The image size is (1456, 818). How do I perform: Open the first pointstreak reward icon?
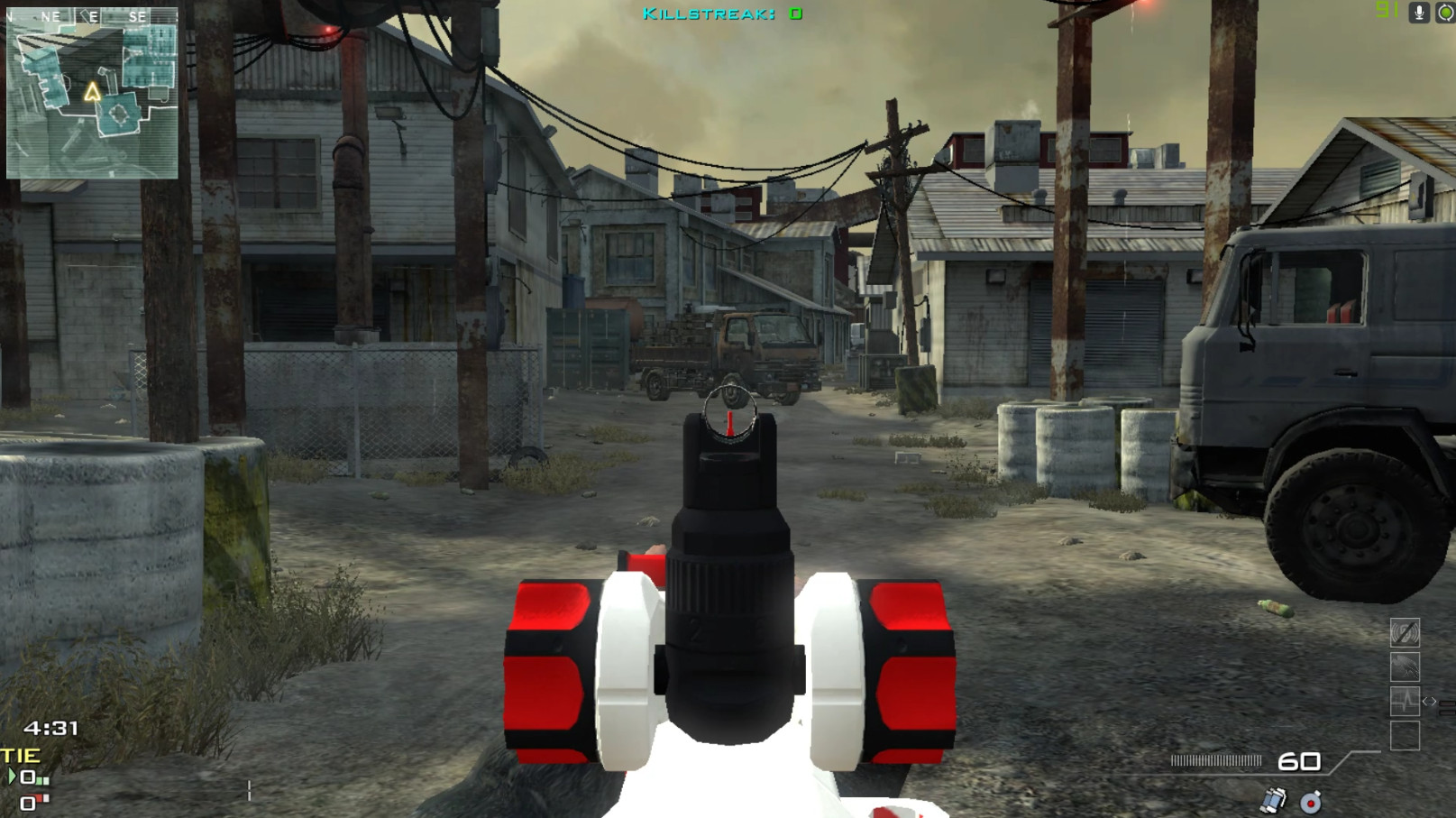[1405, 633]
